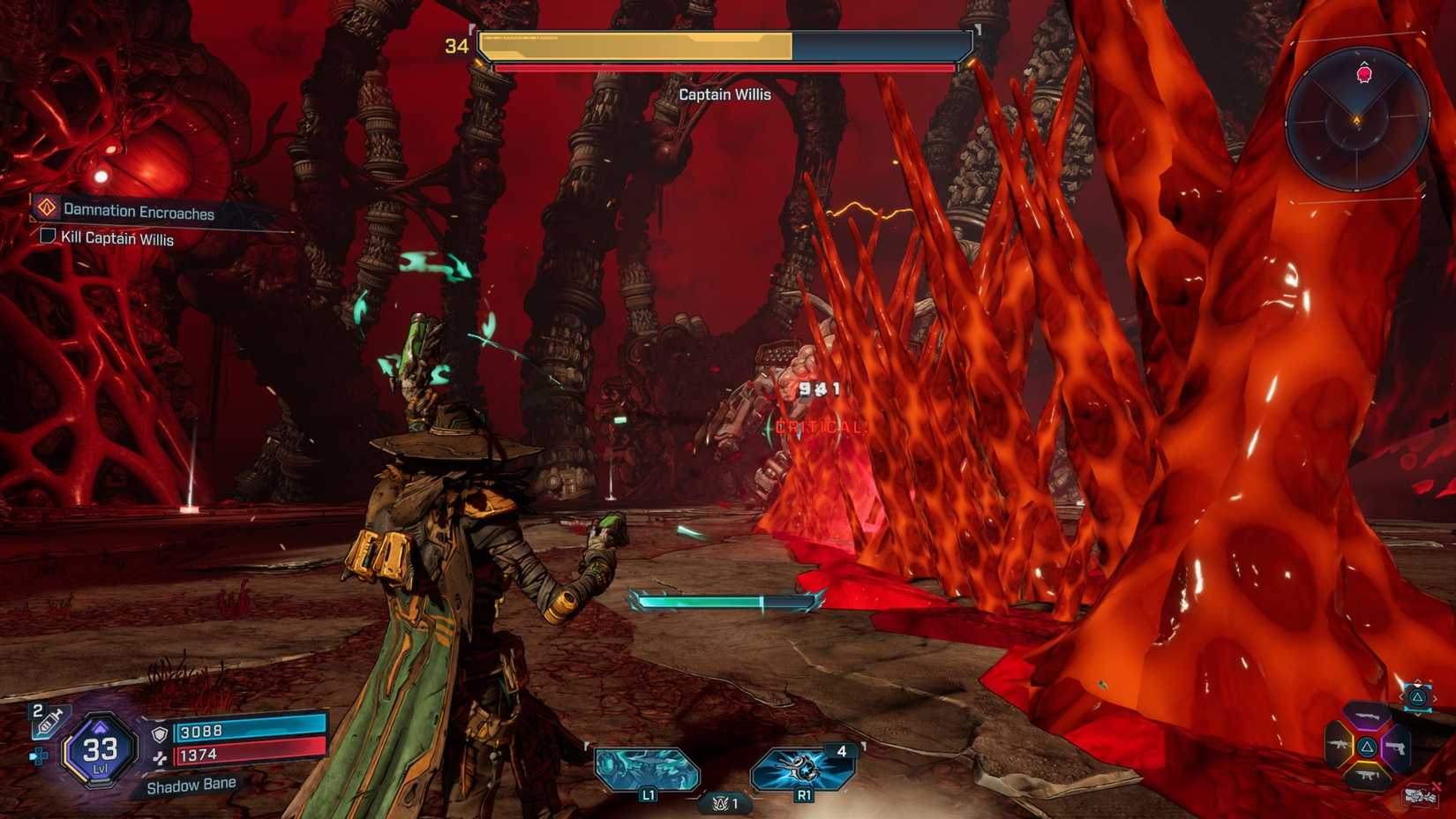Open the Damnation Encroaches quest entry
Image resolution: width=1456 pixels, height=819 pixels.
pos(137,212)
